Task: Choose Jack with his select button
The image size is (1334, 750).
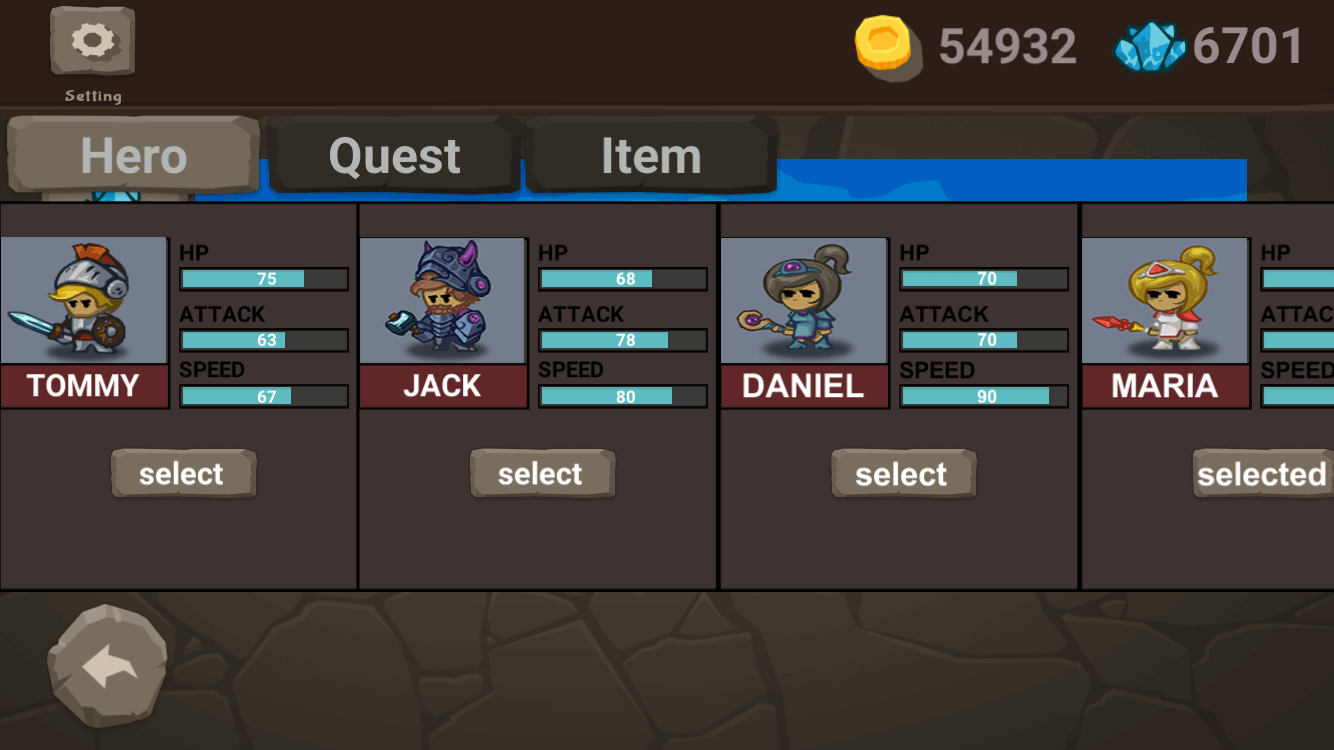Action: (x=541, y=473)
